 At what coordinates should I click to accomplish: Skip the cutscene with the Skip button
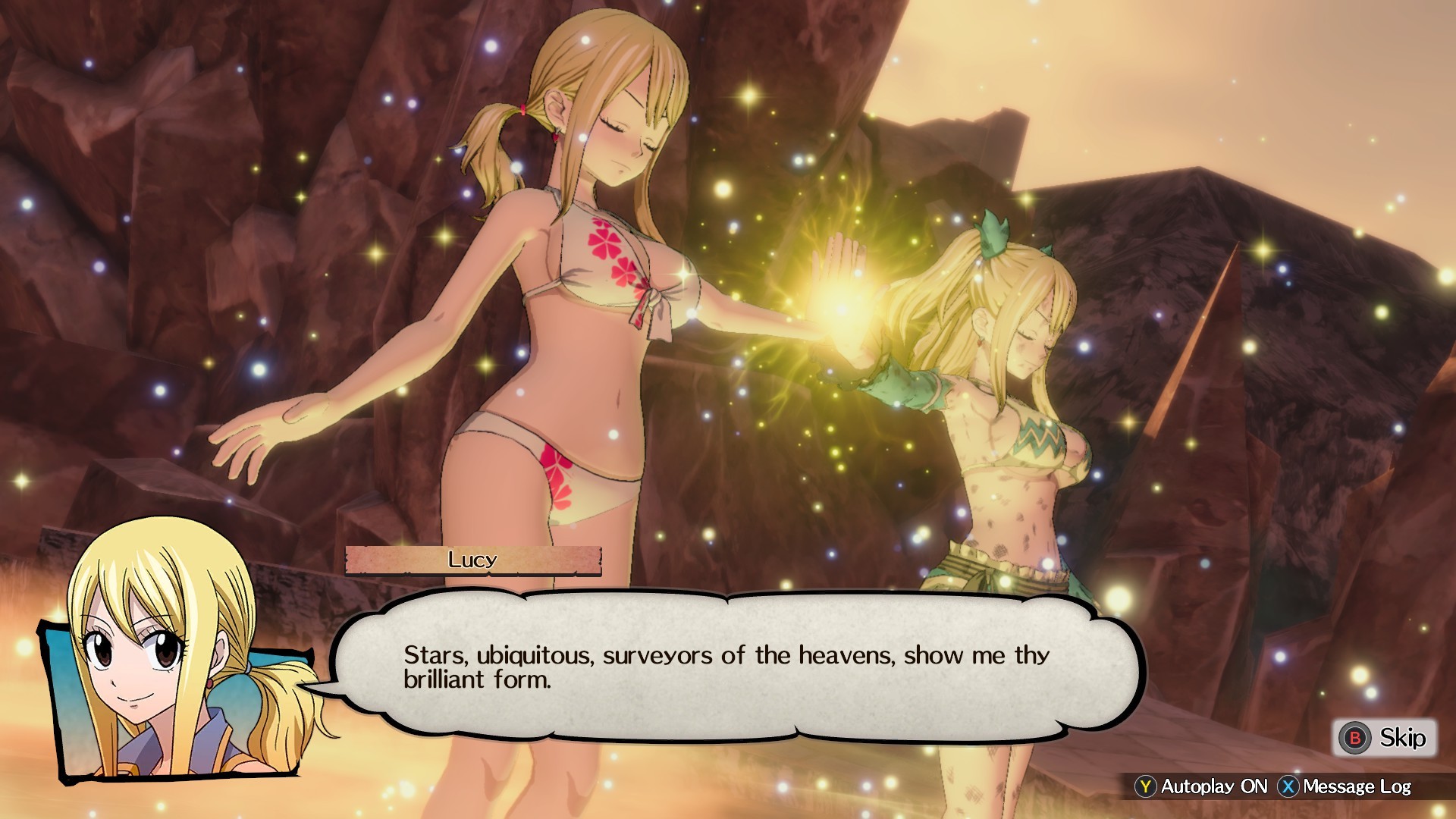1384,738
